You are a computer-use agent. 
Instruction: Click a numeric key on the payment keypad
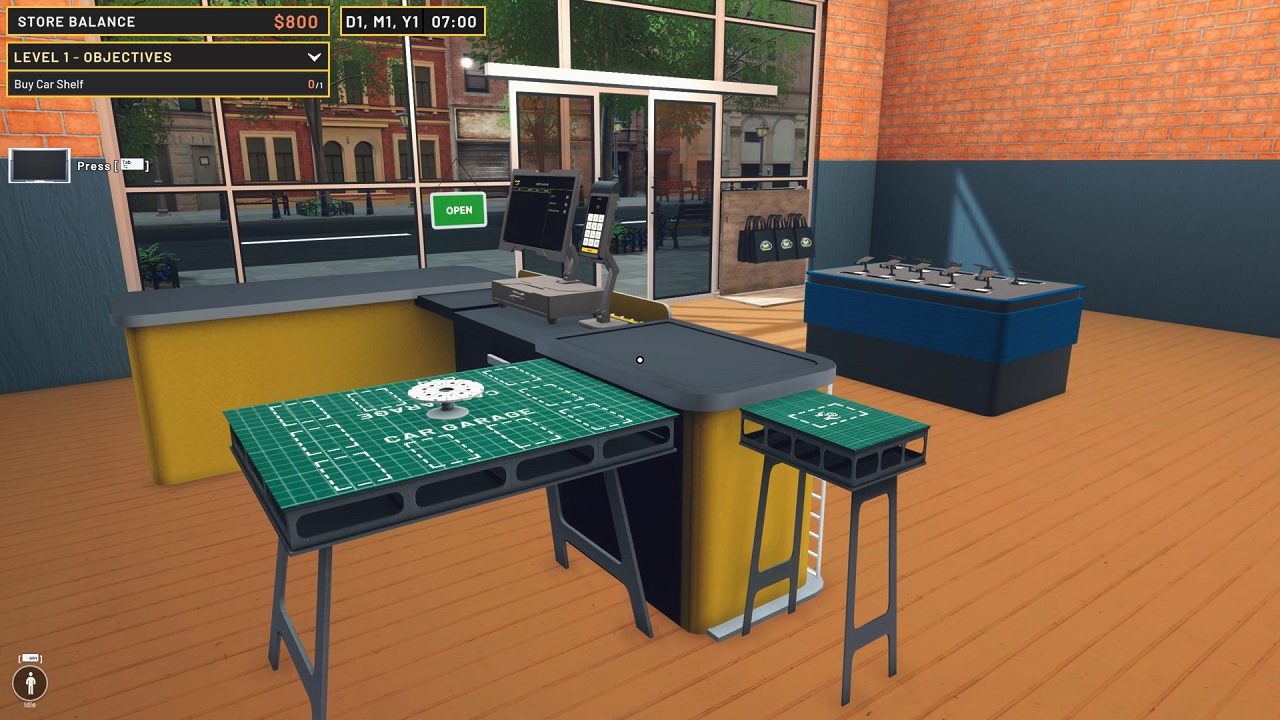(594, 230)
